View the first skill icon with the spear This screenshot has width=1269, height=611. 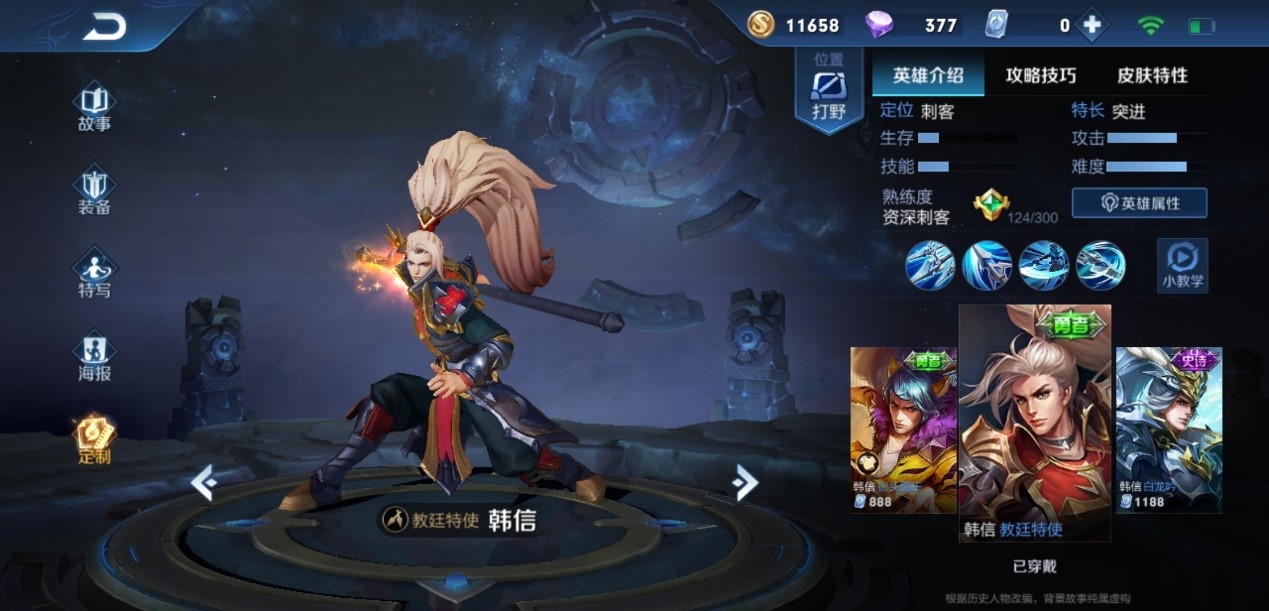point(929,266)
